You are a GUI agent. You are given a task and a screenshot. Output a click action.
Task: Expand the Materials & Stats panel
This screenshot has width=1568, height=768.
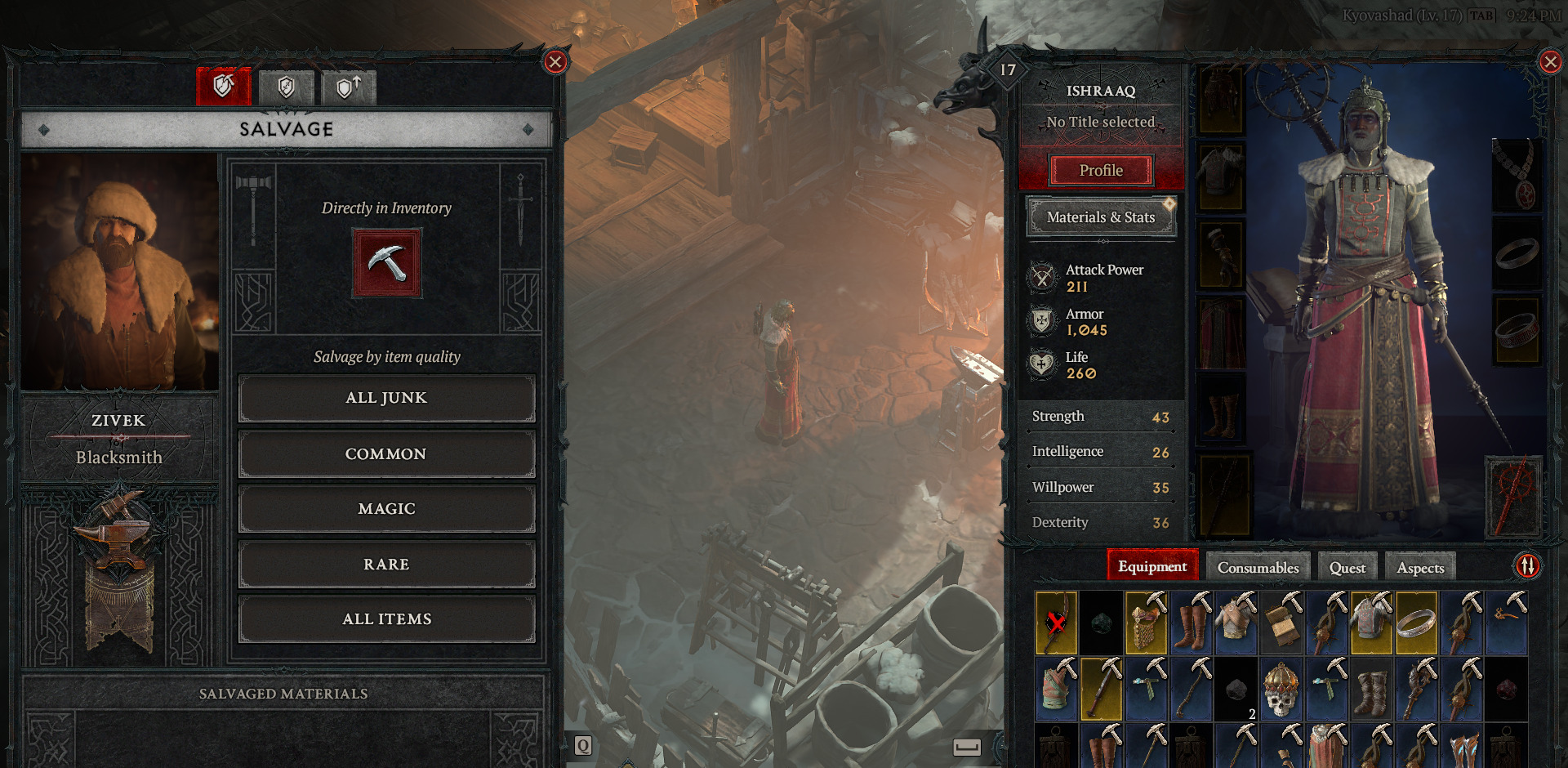[x=1101, y=217]
